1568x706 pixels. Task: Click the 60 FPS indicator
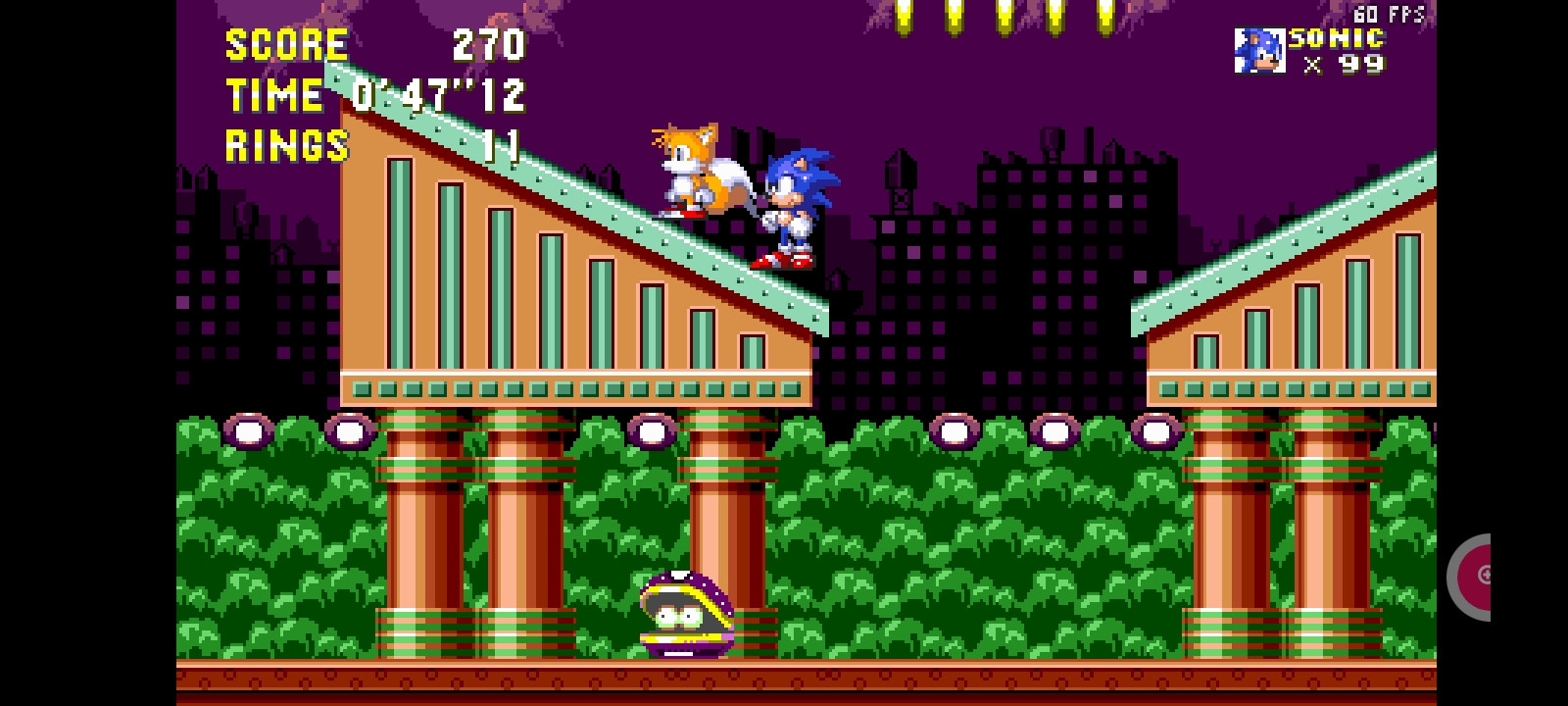click(1388, 14)
